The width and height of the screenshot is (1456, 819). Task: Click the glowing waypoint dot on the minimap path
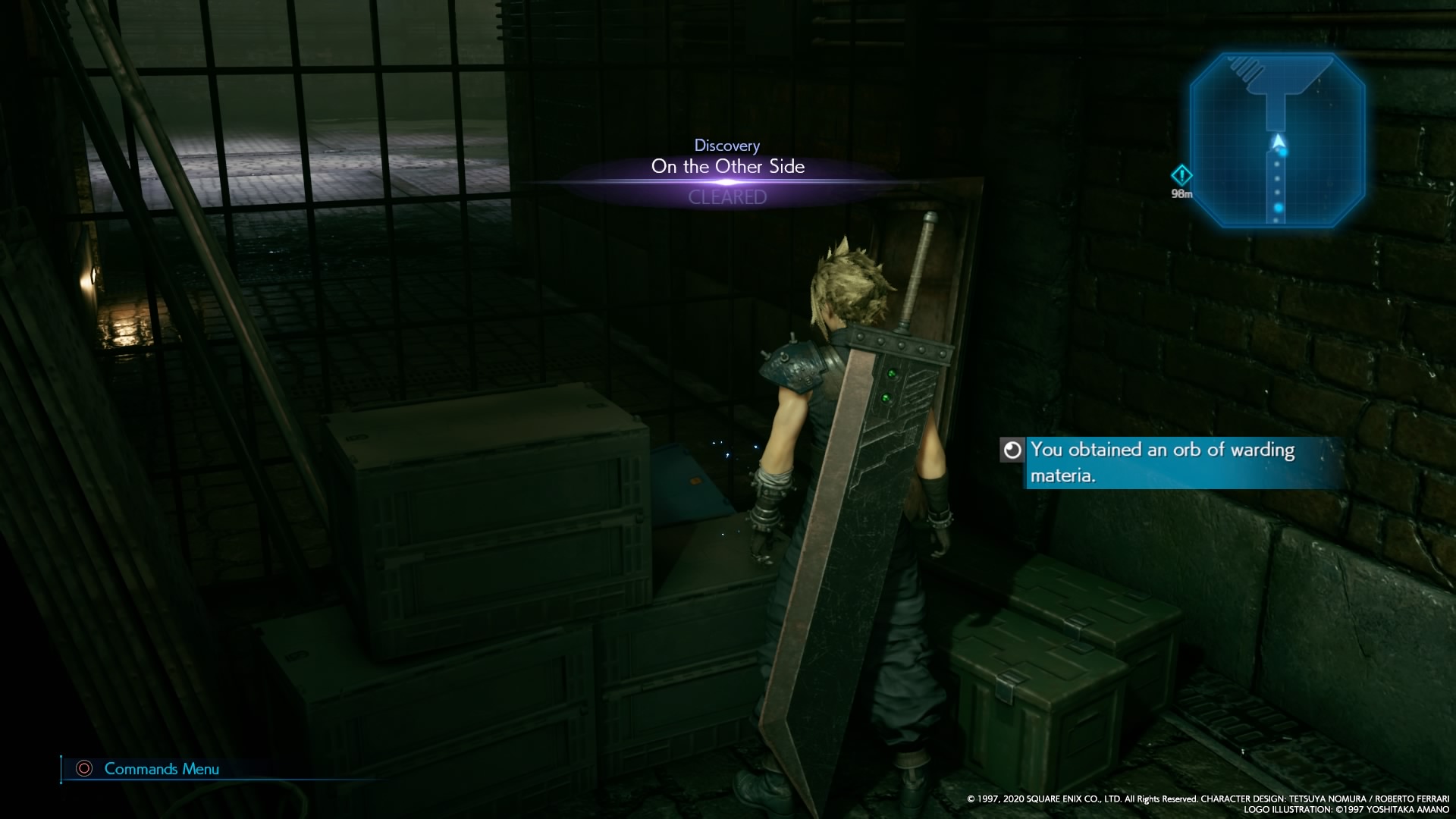click(x=1283, y=152)
